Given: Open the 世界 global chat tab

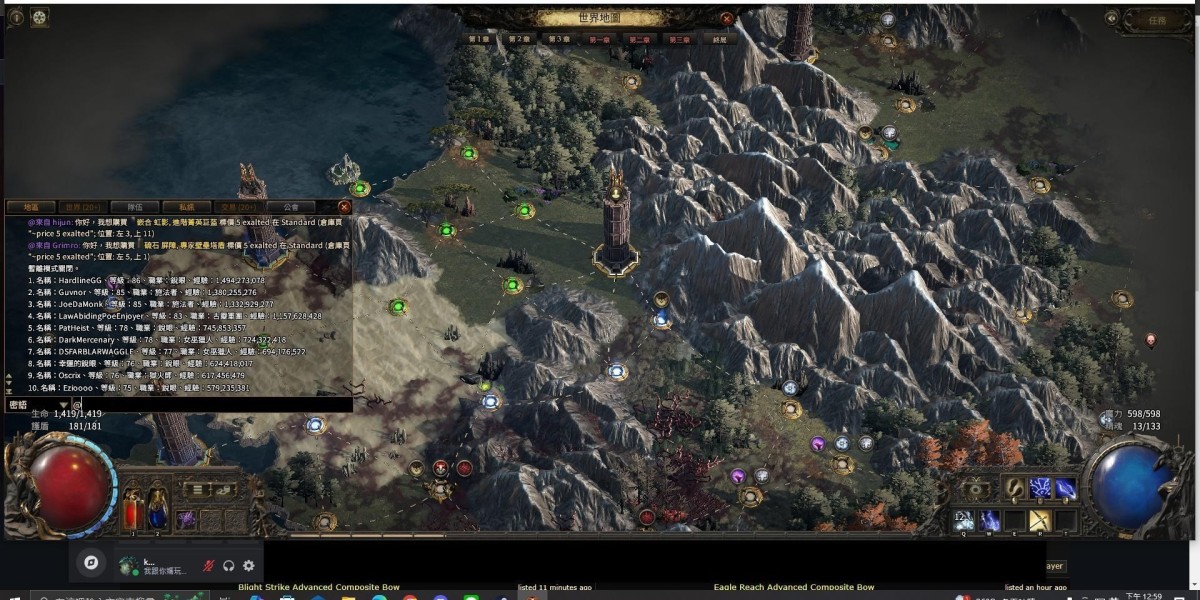Looking at the screenshot, I should point(83,207).
